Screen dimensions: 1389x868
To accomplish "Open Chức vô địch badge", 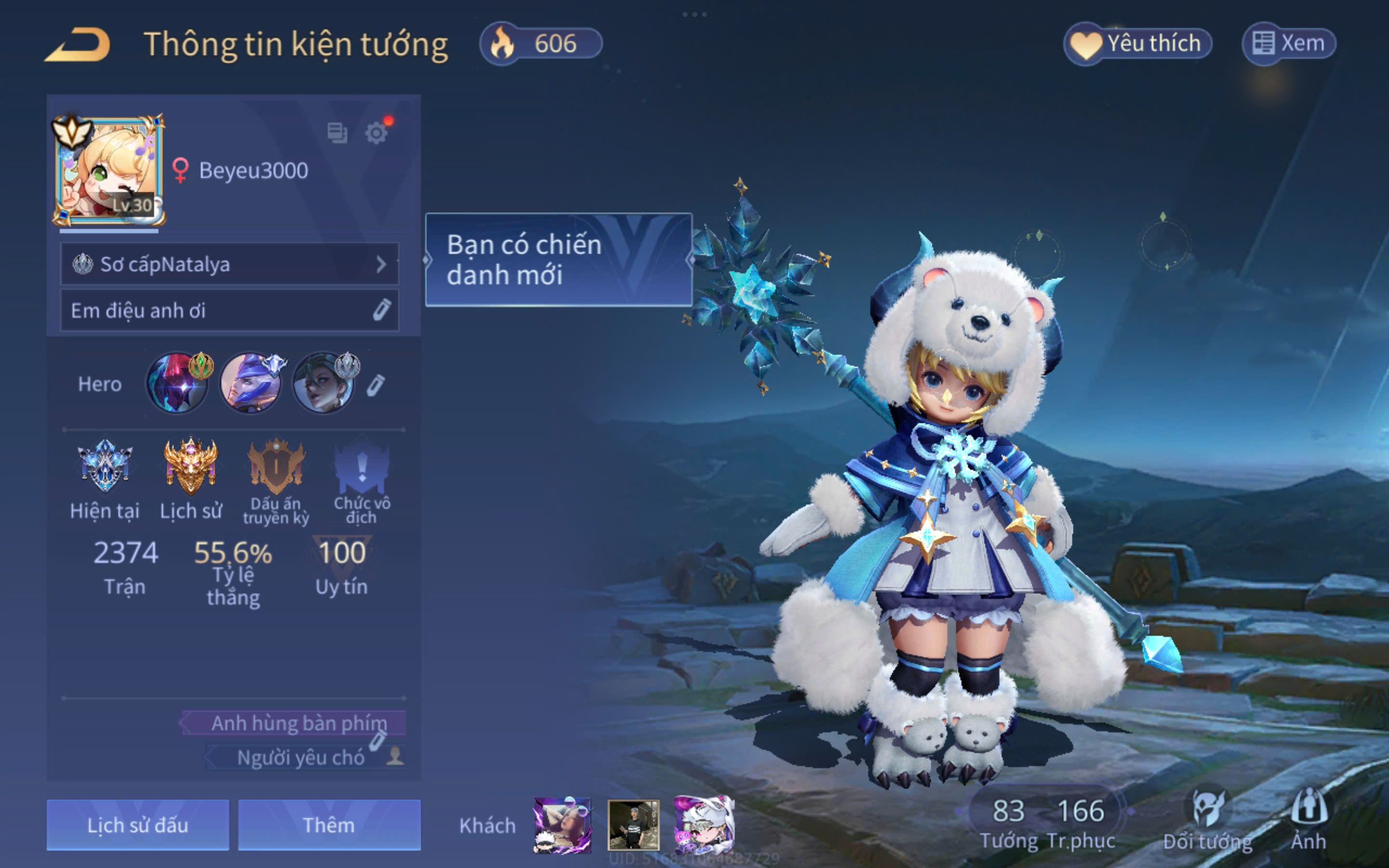I will pos(362,465).
